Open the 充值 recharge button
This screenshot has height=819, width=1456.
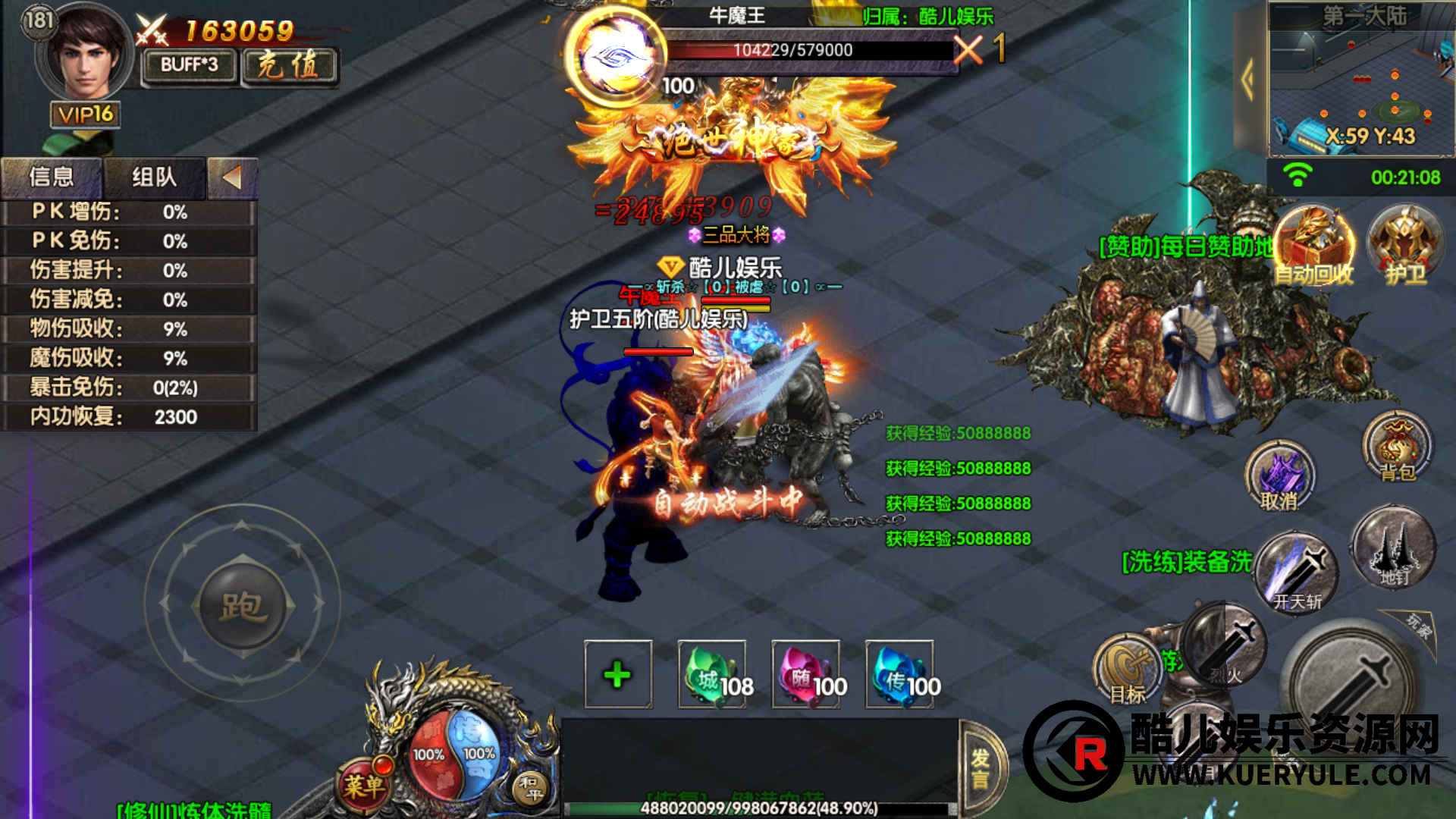pos(289,66)
